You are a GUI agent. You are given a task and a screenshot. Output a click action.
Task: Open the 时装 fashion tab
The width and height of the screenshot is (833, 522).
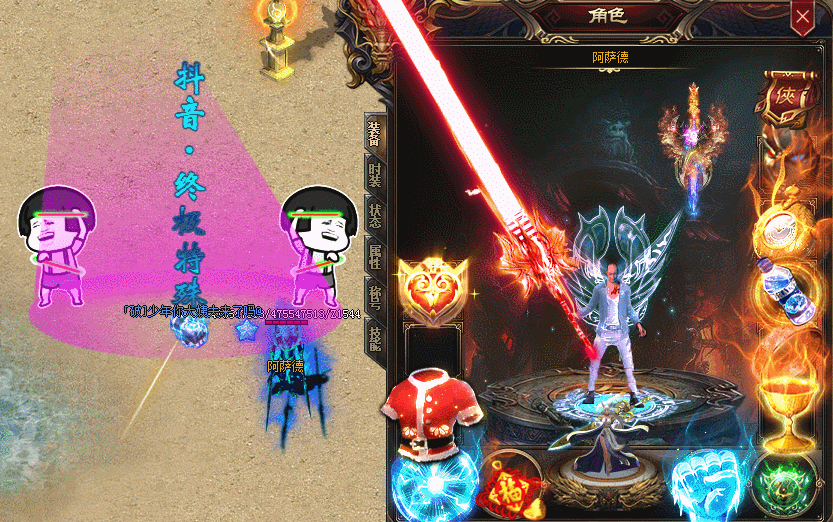(375, 176)
